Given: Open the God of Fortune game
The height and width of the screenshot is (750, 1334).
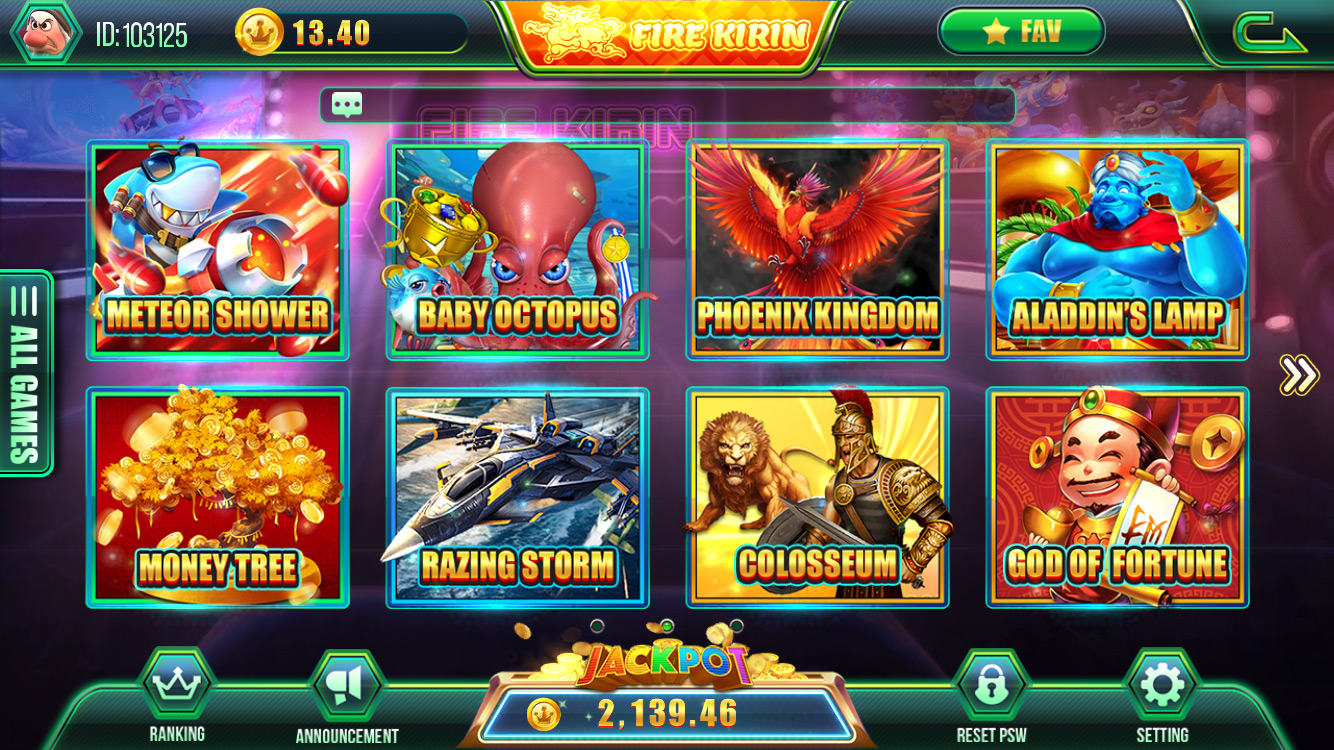Looking at the screenshot, I should click(x=1118, y=498).
